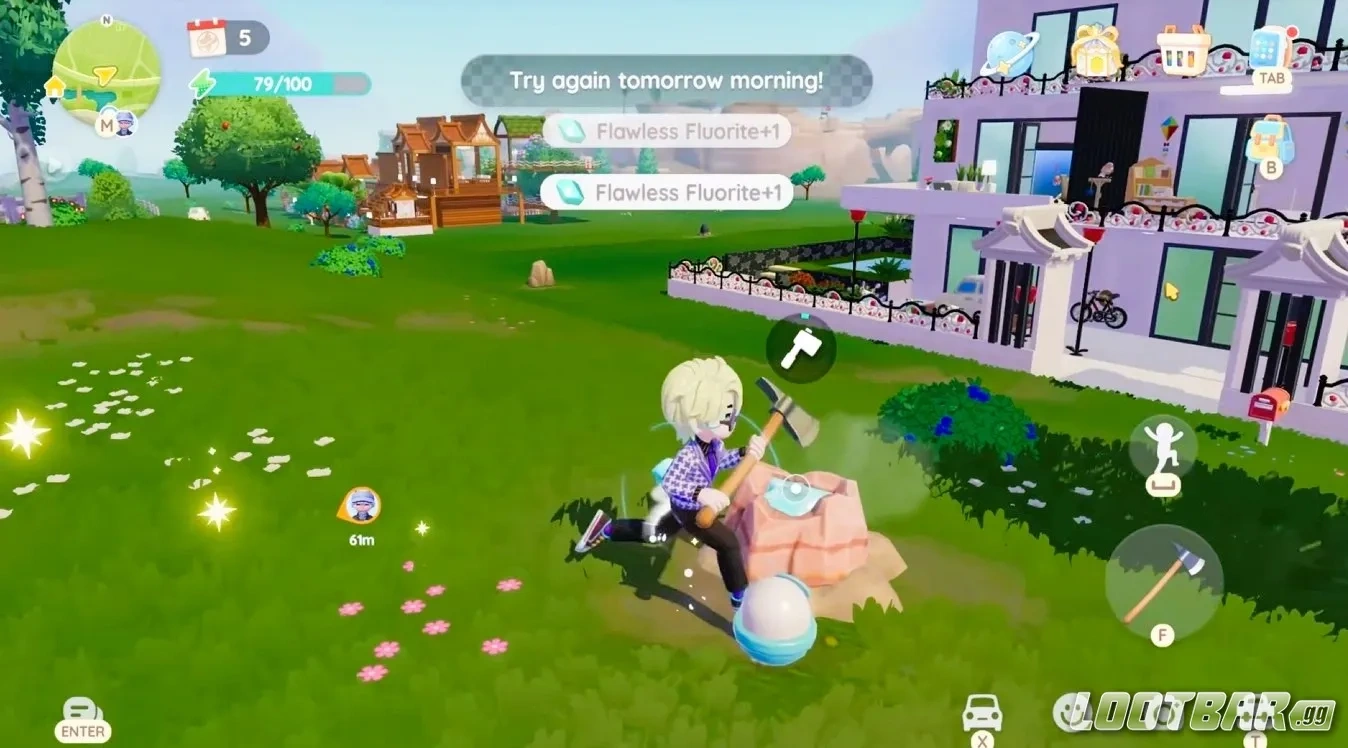The width and height of the screenshot is (1348, 748).
Task: Dismiss the Try again tomorrow morning banner
Action: 666,80
